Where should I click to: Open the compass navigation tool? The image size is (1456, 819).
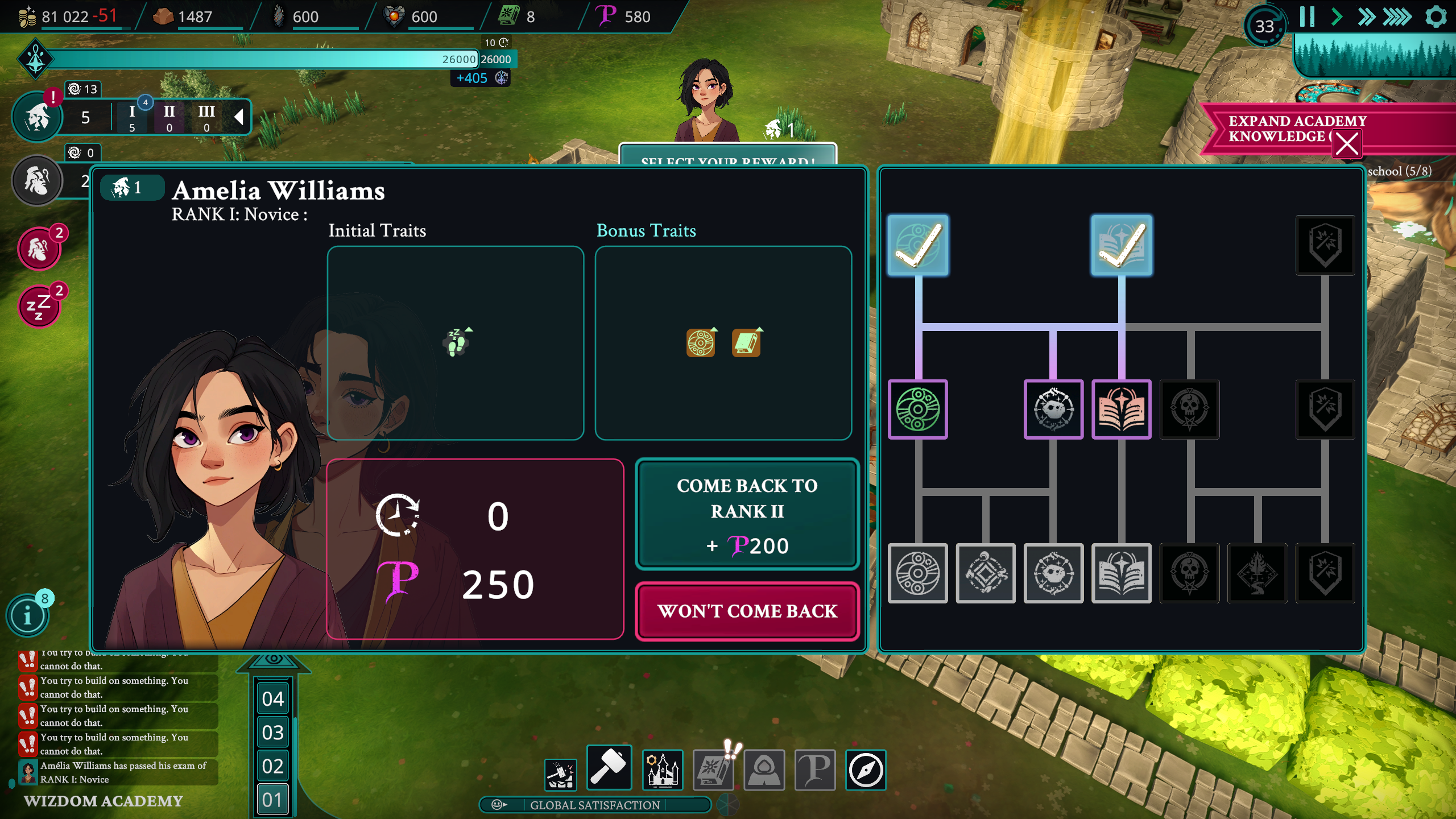[x=866, y=770]
